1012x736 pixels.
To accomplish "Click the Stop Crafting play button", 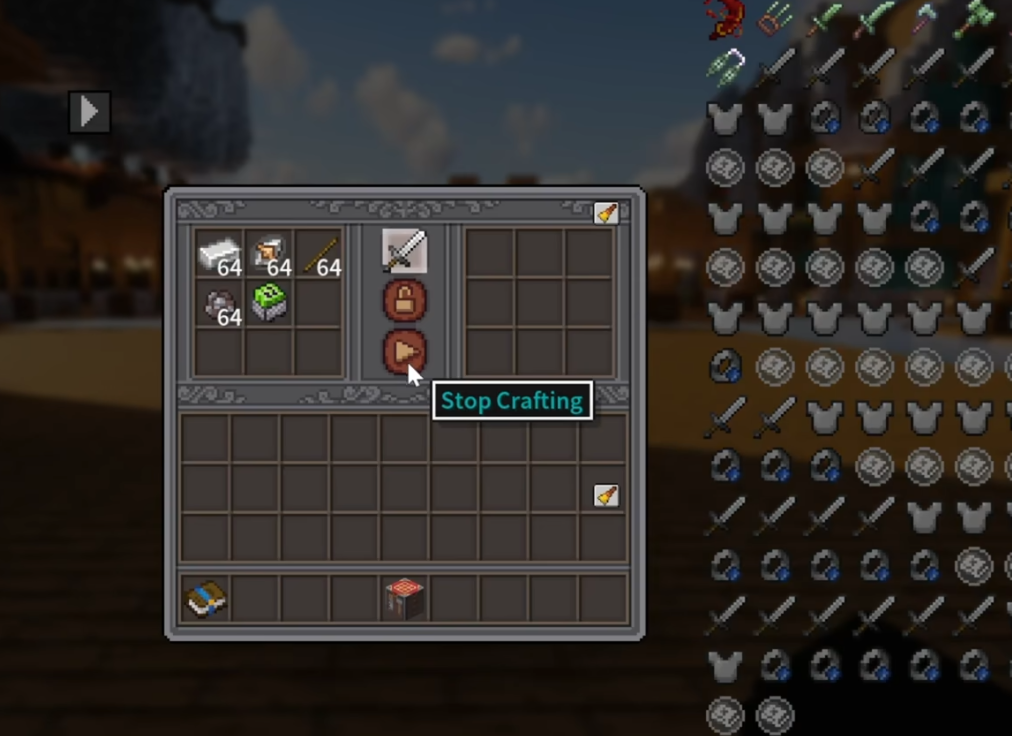I will point(404,352).
